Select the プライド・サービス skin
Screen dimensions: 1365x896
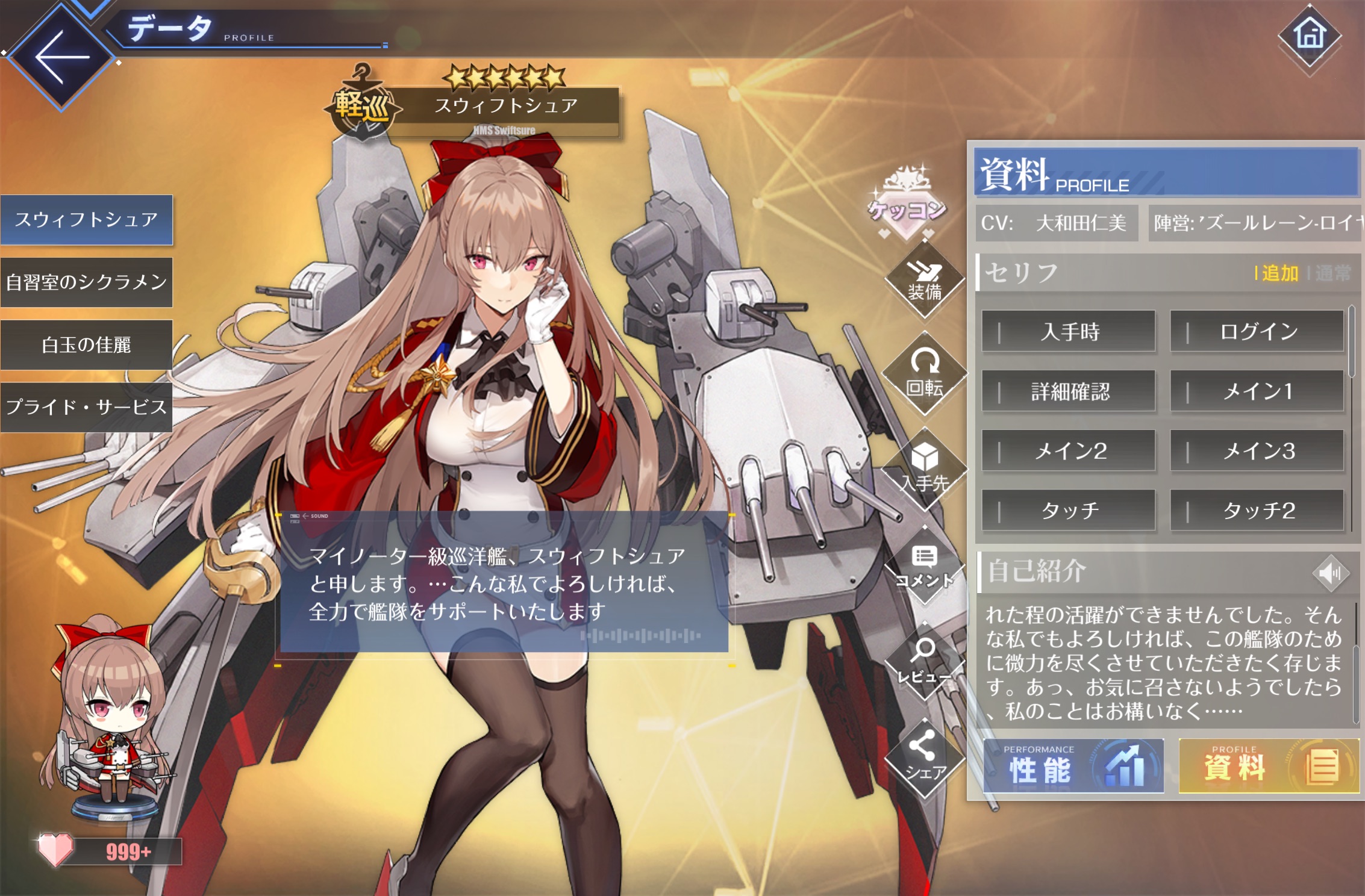pyautogui.click(x=86, y=407)
